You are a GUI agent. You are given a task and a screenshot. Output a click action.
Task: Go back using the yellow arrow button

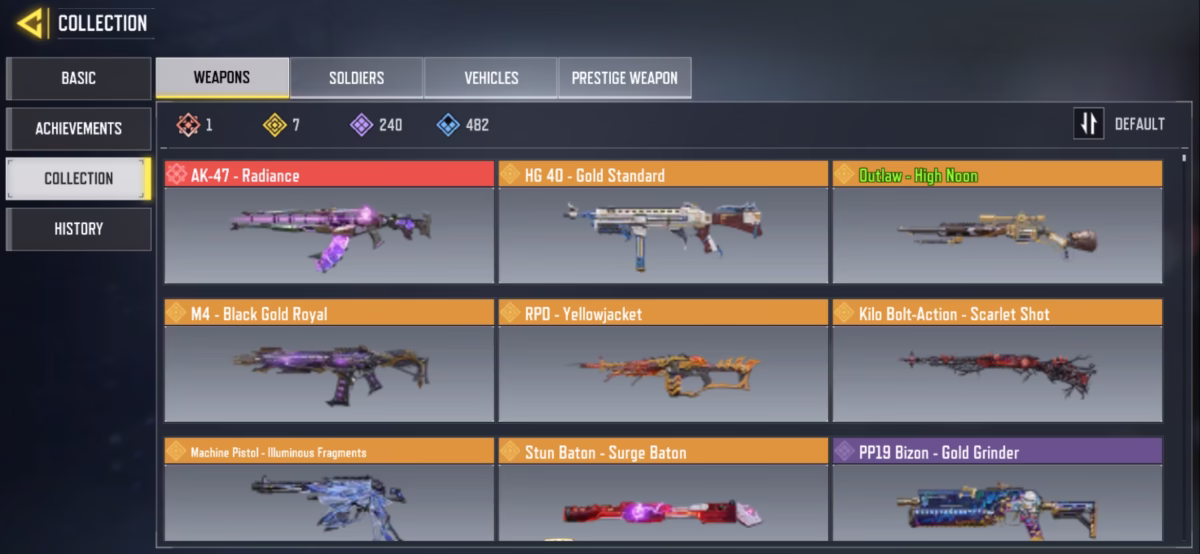click(30, 23)
